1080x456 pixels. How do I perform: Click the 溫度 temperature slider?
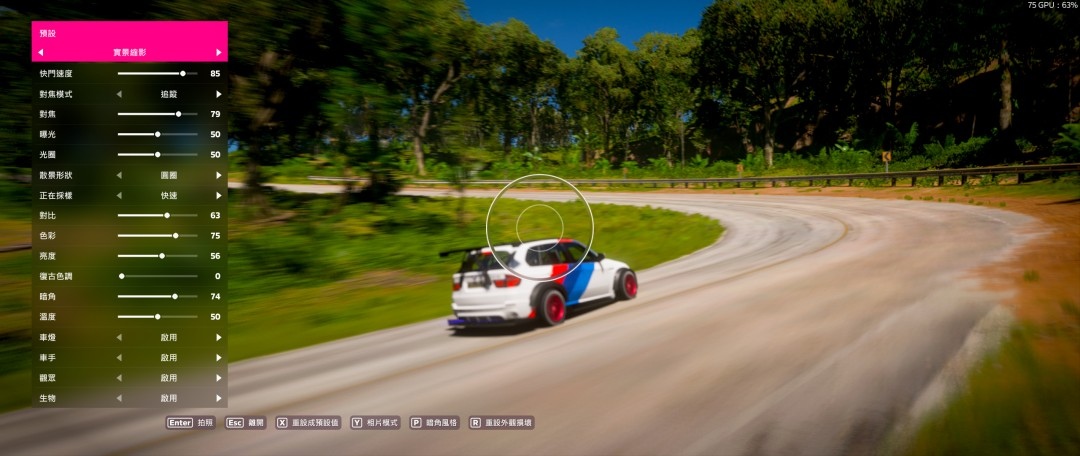157,316
